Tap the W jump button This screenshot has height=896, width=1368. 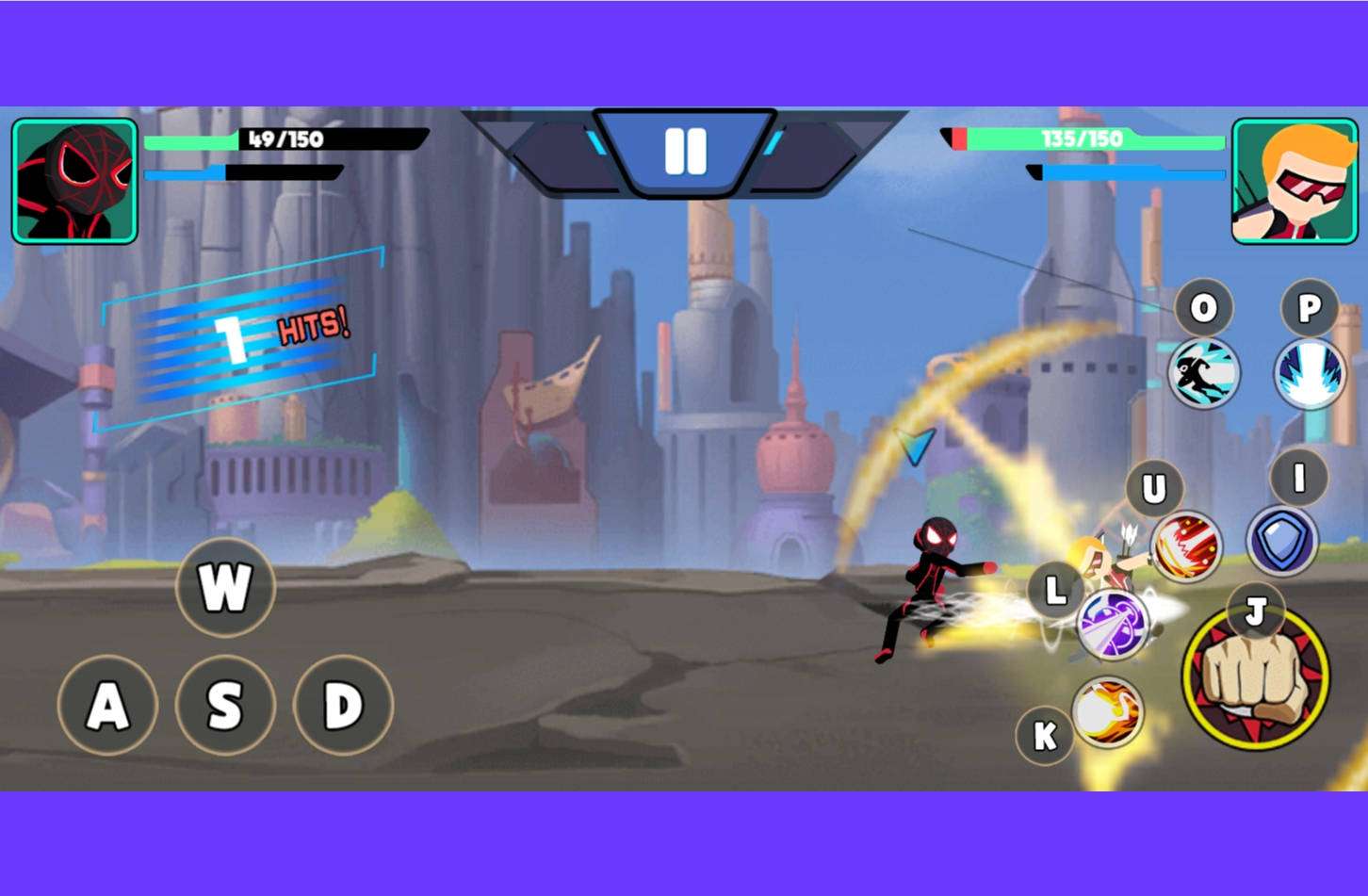(225, 587)
